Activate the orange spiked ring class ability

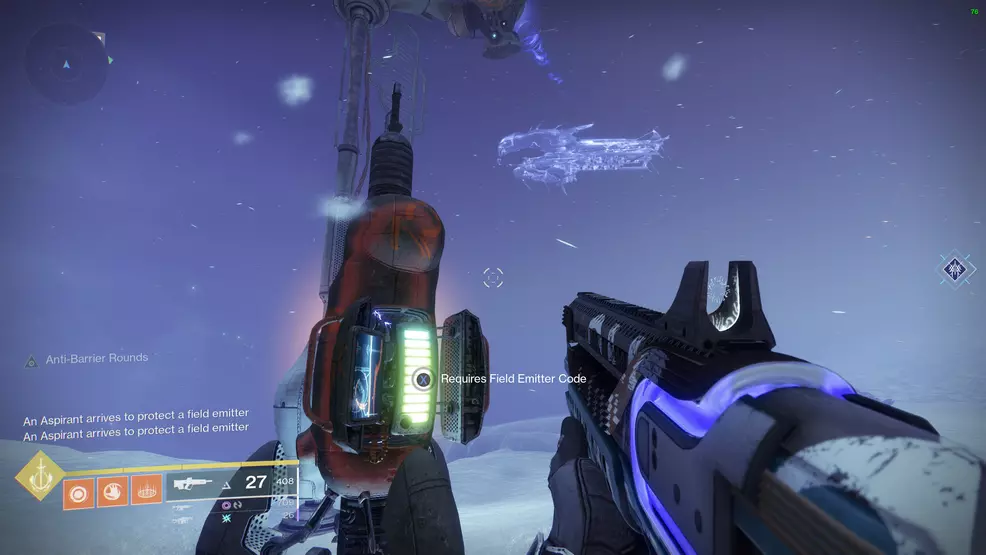pyautogui.click(x=146, y=491)
